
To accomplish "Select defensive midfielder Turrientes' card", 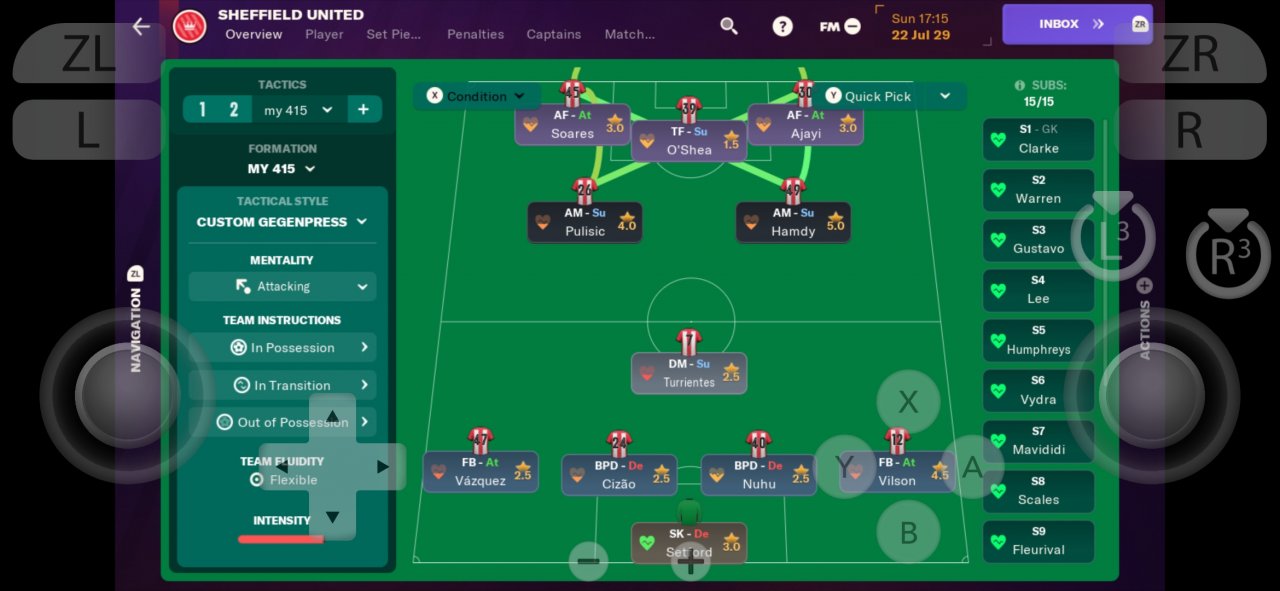I will [688, 373].
